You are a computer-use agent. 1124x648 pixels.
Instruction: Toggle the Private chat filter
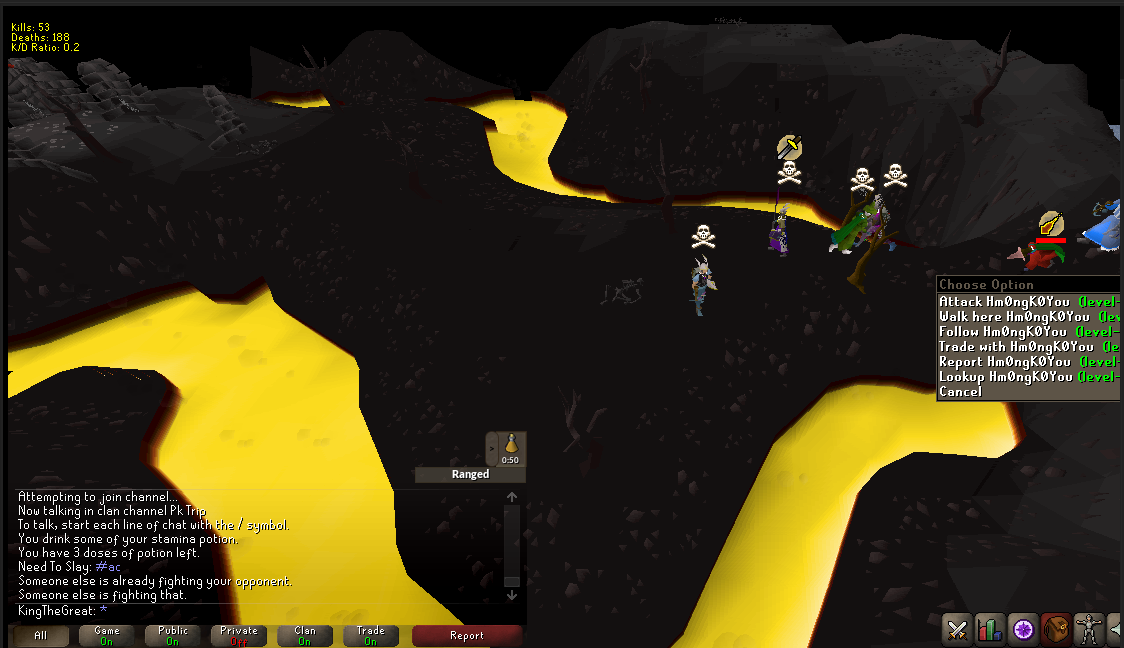tap(239, 636)
